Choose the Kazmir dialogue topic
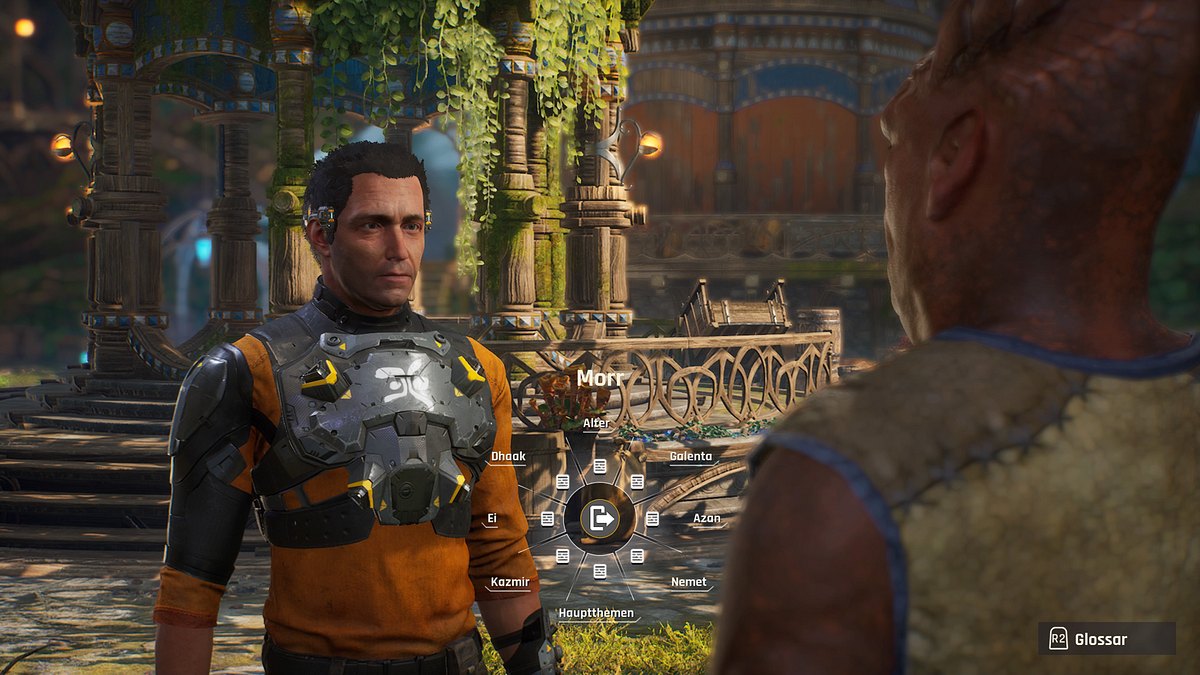Screen dimensions: 1200x675 [x=509, y=582]
